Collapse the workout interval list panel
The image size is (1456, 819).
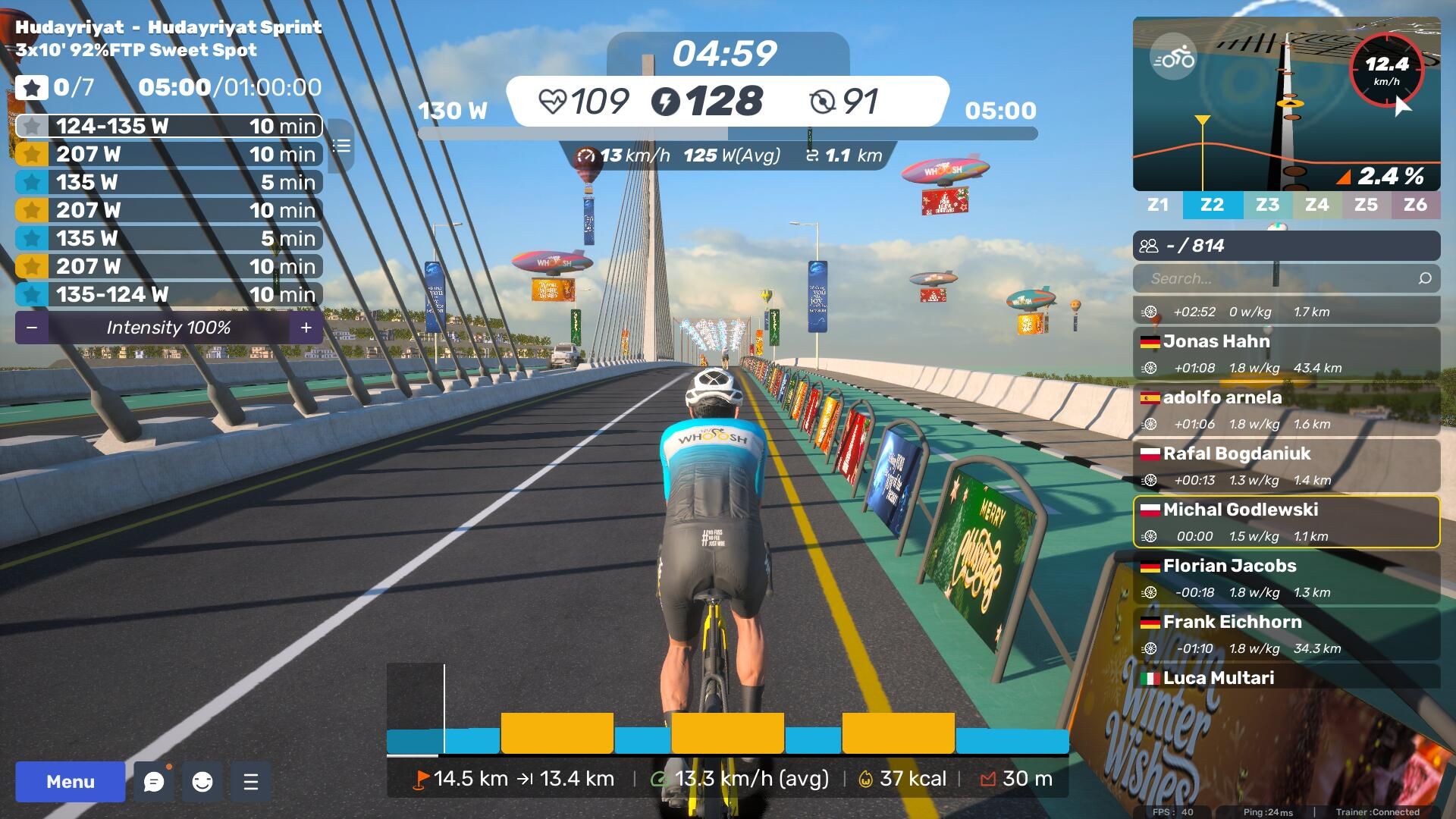(x=342, y=146)
